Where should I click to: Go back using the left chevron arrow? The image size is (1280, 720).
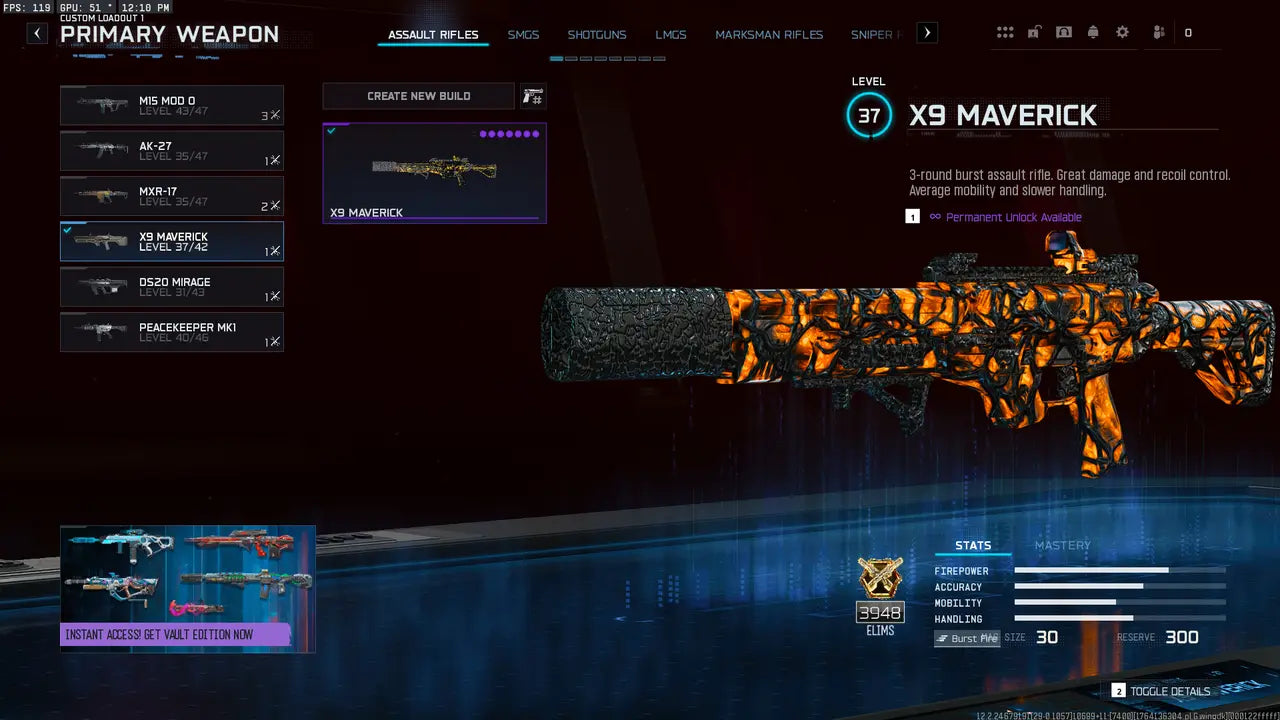pyautogui.click(x=36, y=32)
